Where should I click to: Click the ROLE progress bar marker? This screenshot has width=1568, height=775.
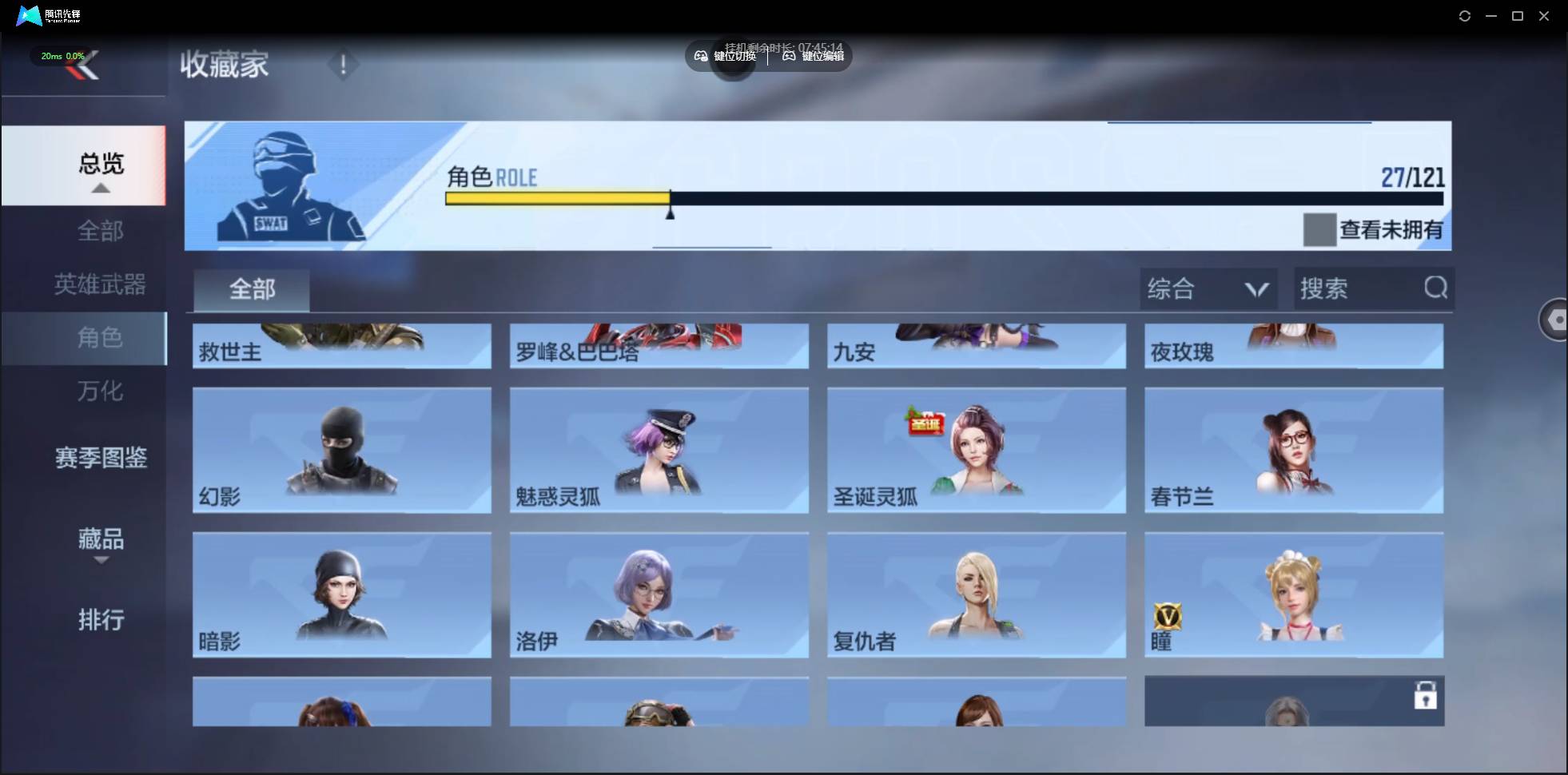tap(671, 209)
